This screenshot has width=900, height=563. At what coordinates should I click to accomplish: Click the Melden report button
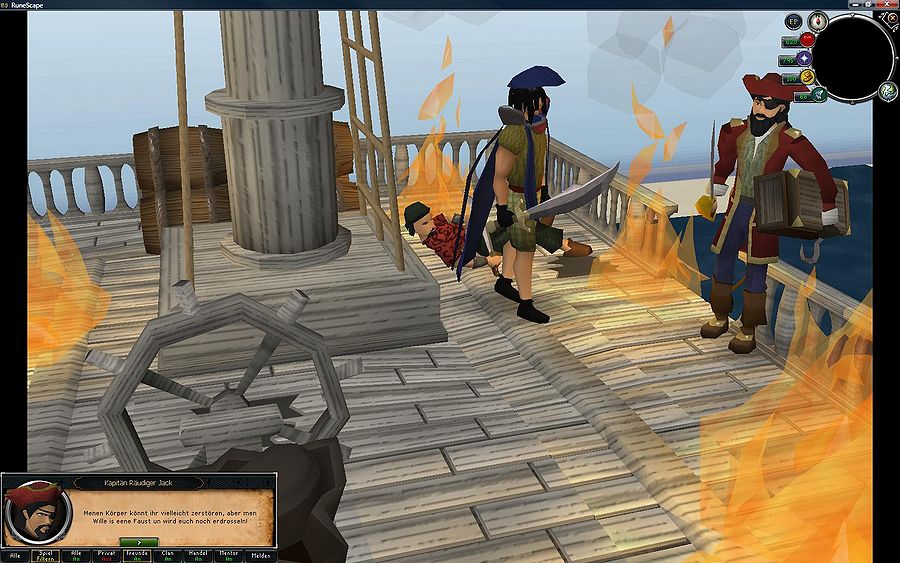click(260, 555)
